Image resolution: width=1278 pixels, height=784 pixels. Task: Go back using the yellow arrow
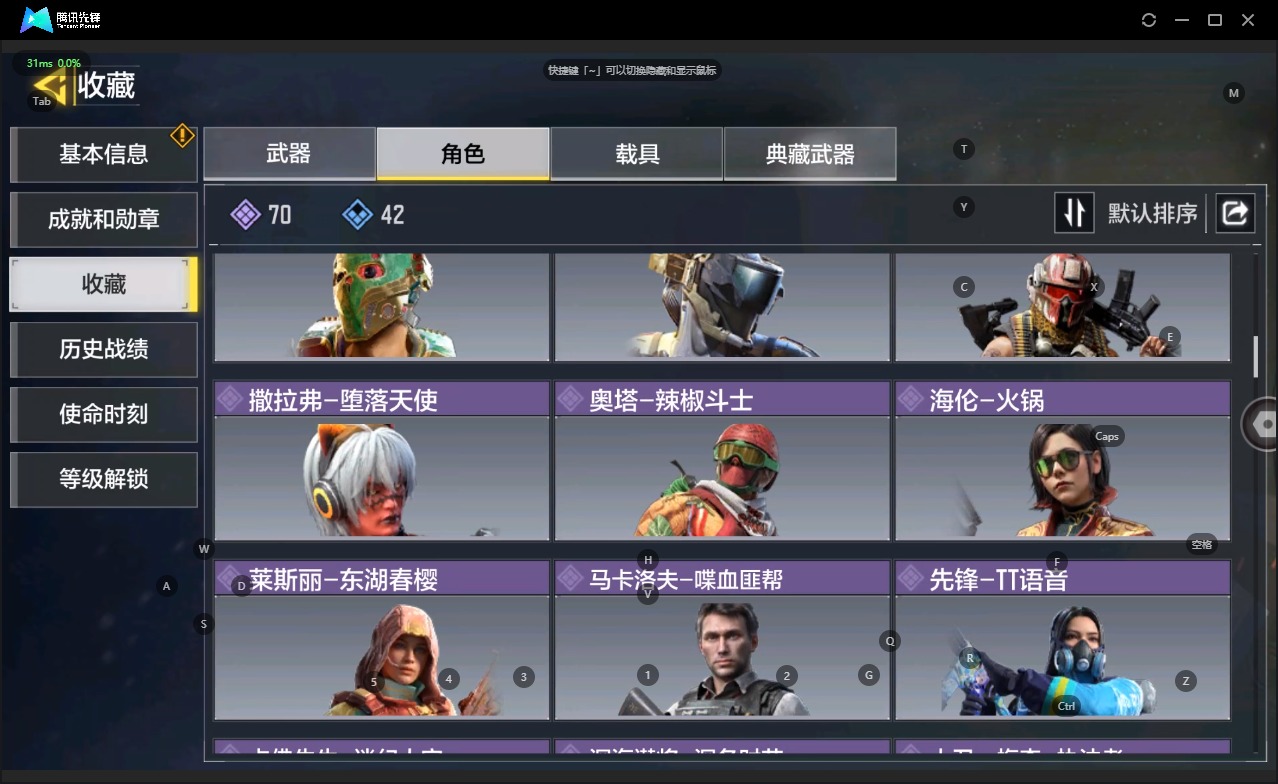pos(50,86)
